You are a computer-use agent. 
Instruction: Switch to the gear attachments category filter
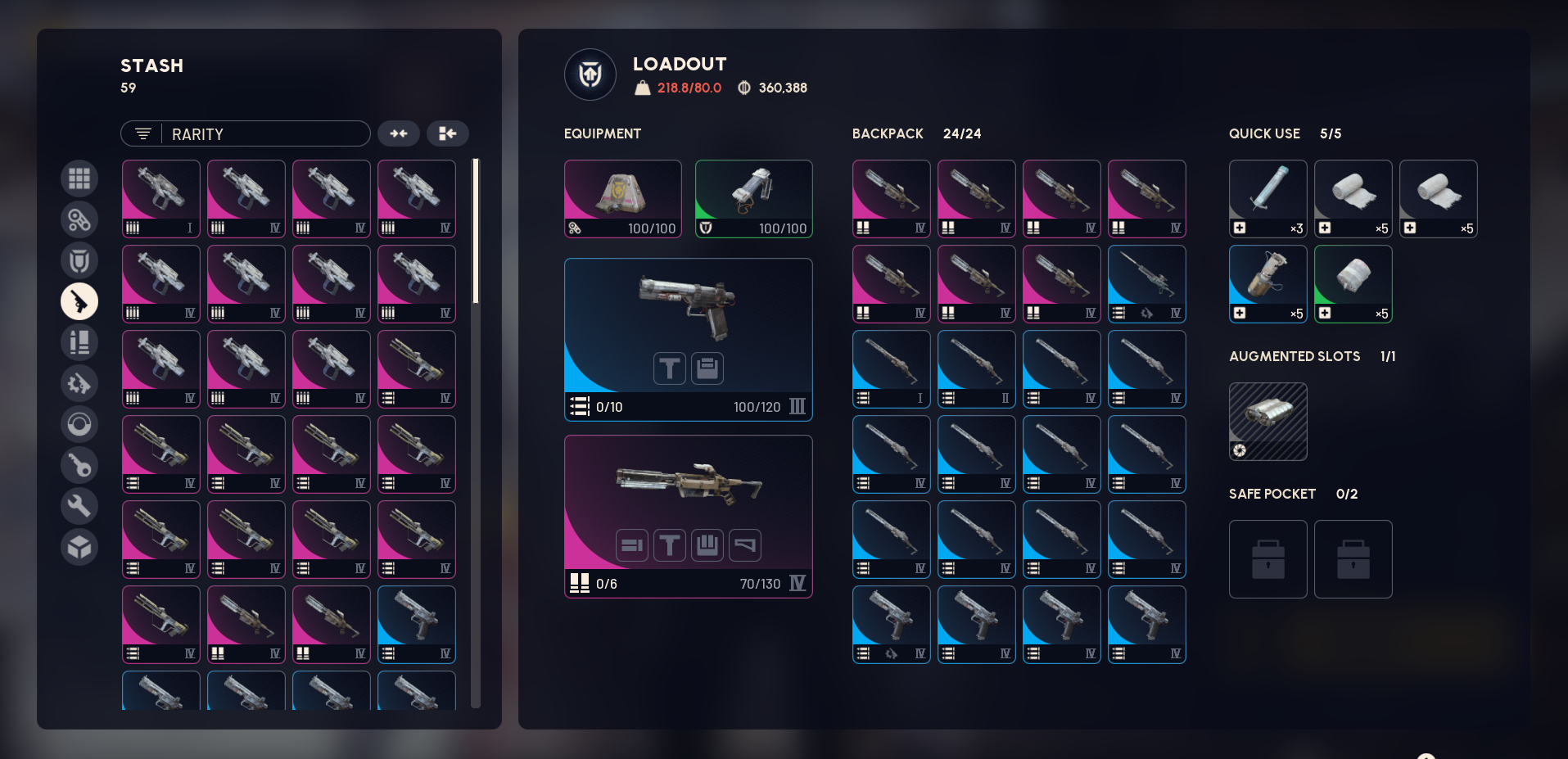(79, 383)
